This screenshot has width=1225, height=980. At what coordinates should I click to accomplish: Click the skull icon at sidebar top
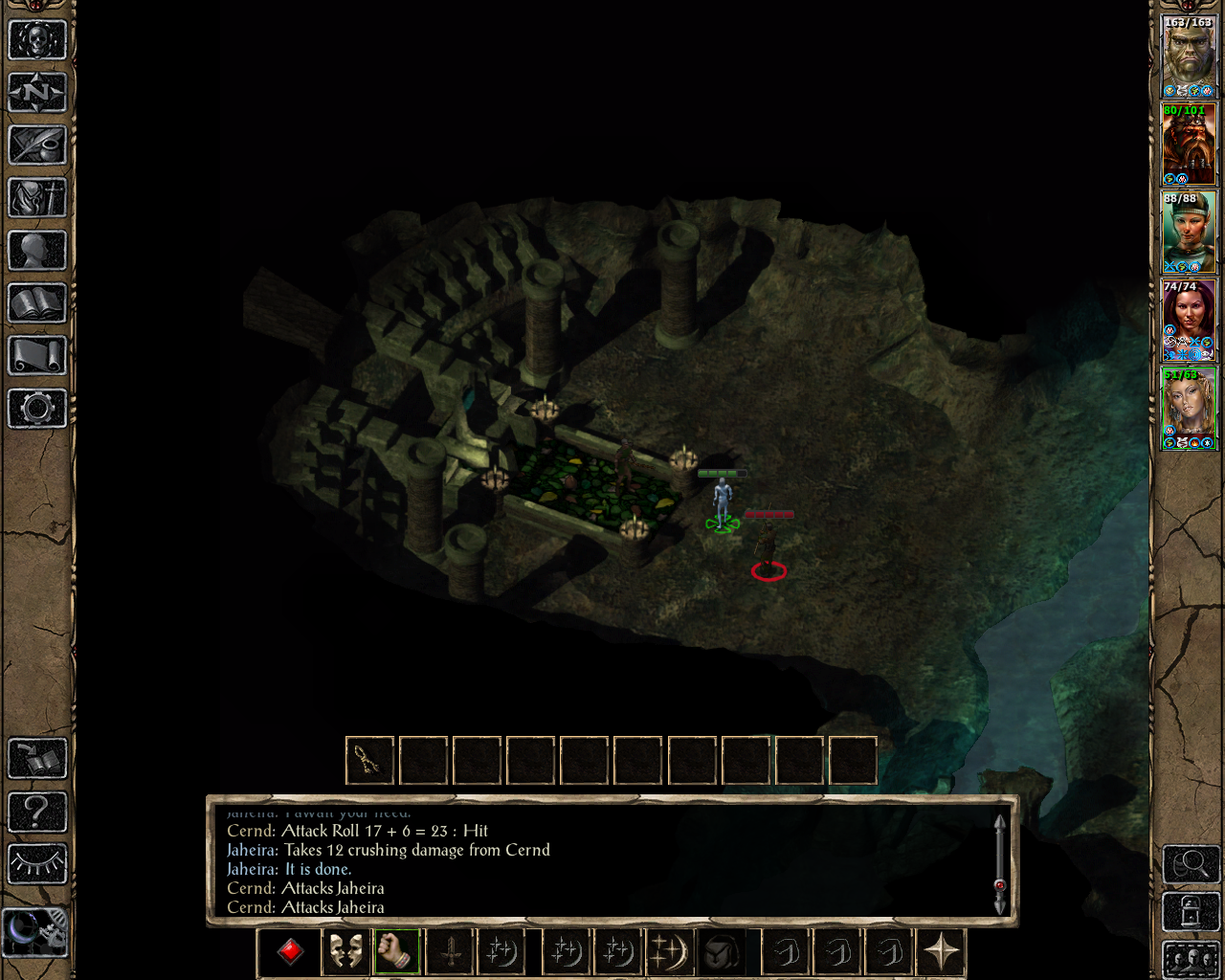[x=37, y=40]
